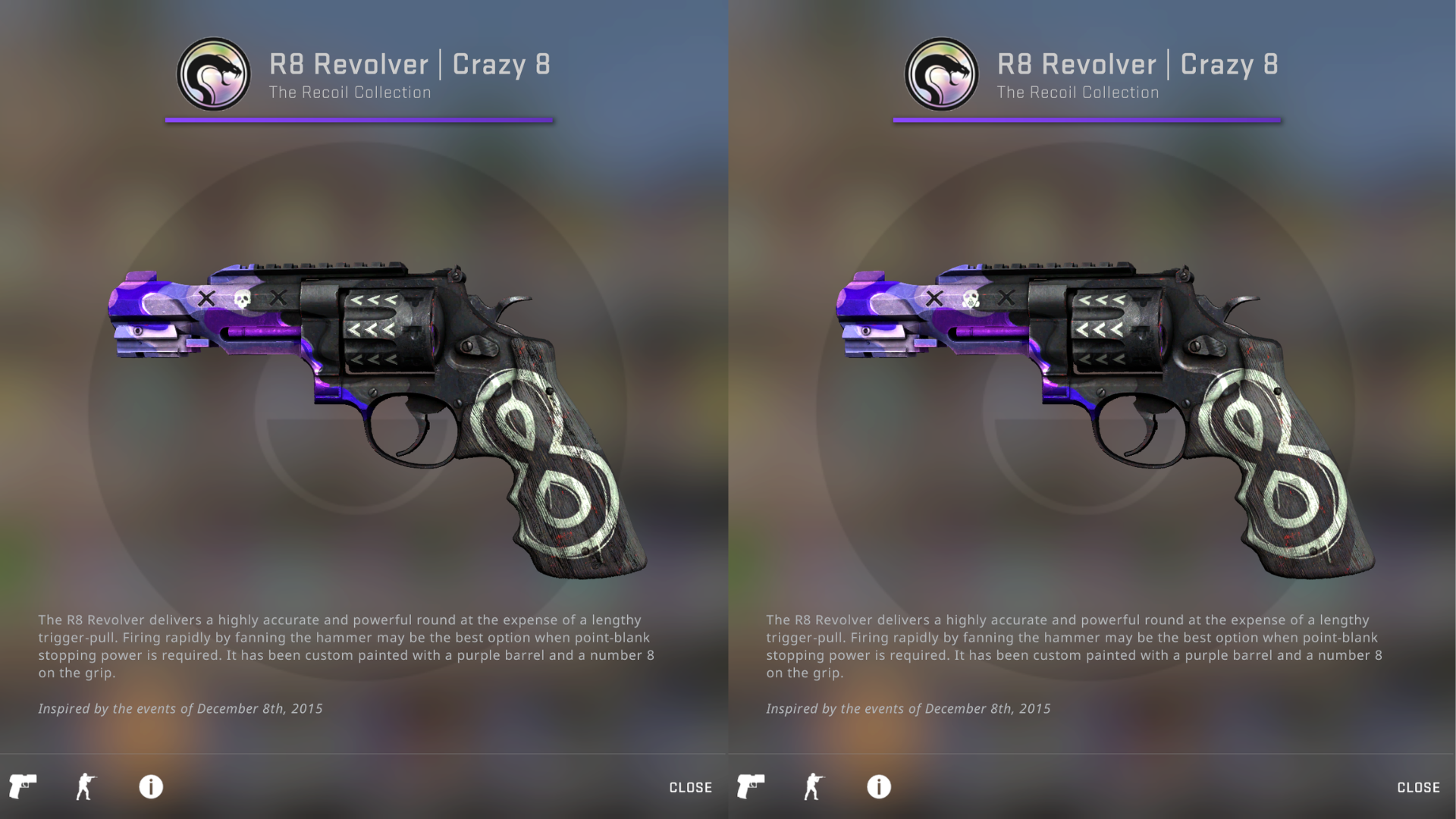This screenshot has width=1456, height=819.
Task: Show item info in the left panel
Action: point(151,786)
